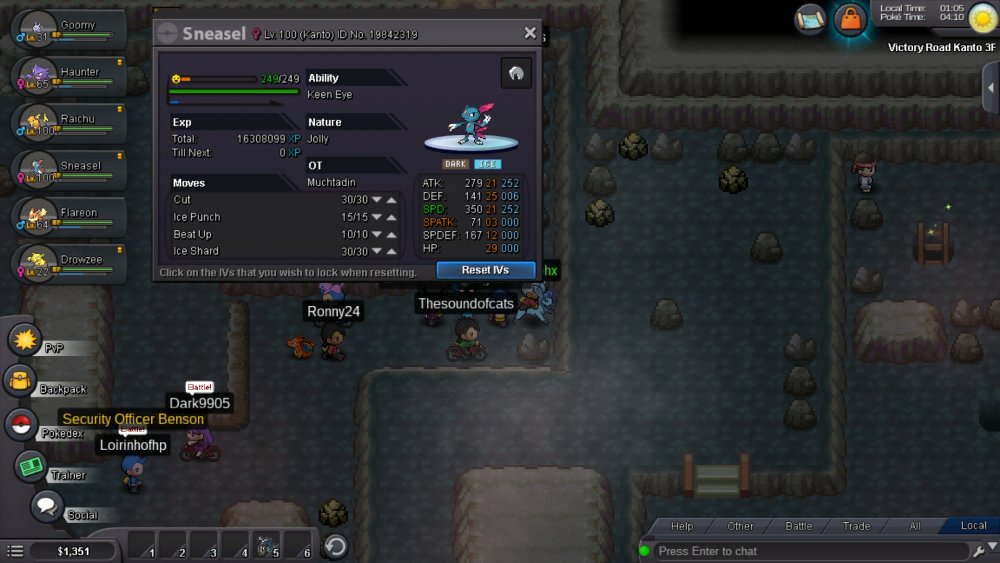The width and height of the screenshot is (1000, 563).
Task: Open the map icon at top right
Action: (811, 18)
